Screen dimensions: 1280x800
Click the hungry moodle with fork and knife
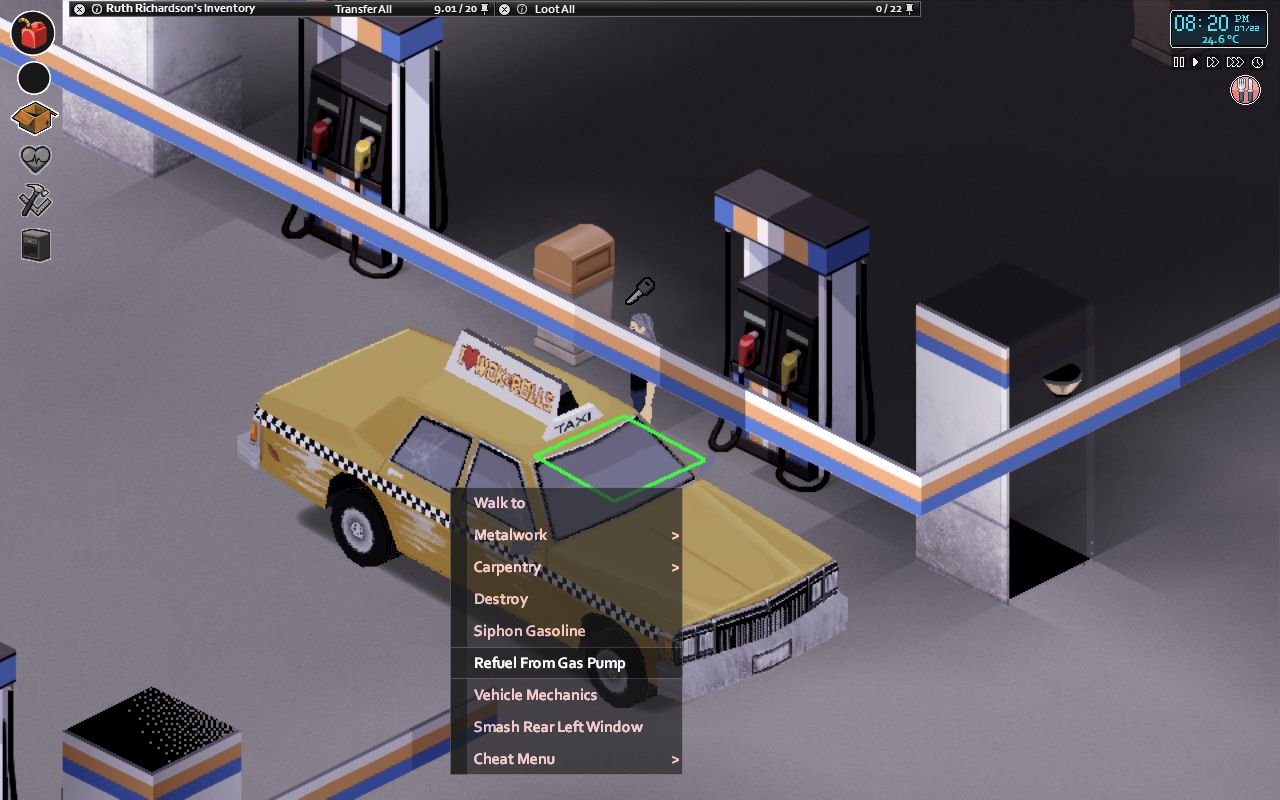pos(1245,90)
